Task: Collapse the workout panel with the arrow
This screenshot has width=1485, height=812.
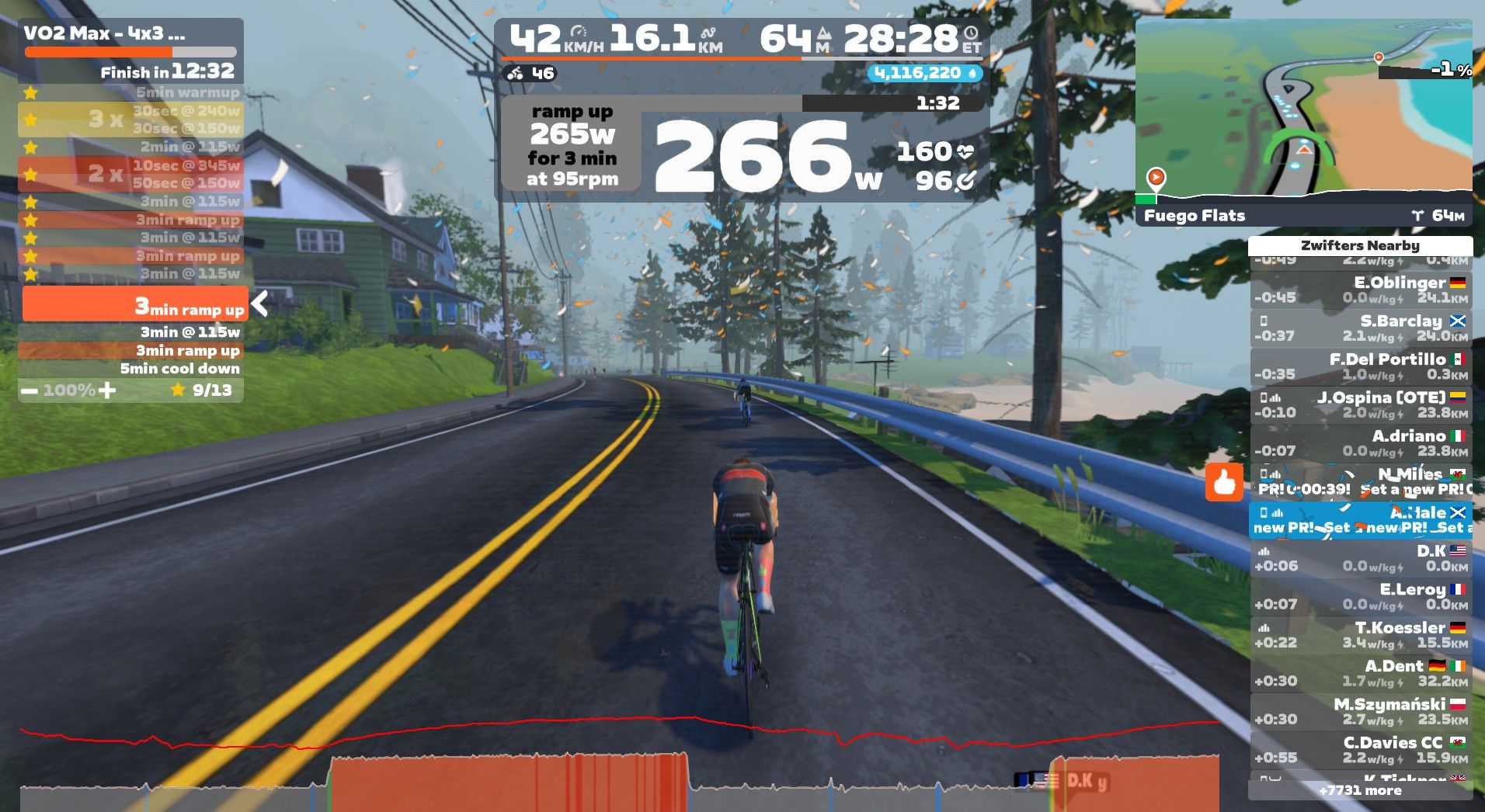Action: (260, 304)
